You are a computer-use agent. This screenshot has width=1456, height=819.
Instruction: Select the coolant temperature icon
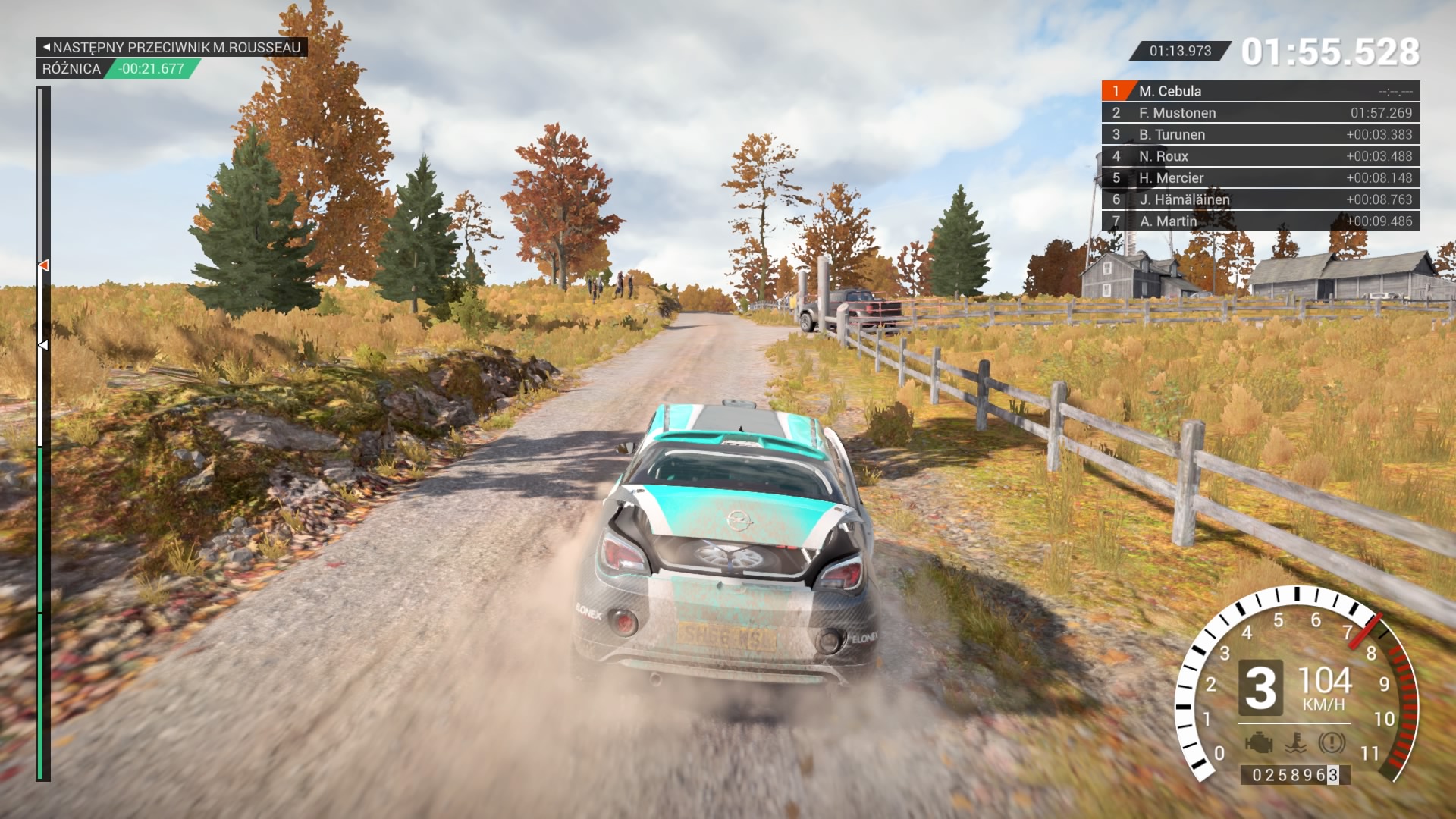pyautogui.click(x=1295, y=742)
